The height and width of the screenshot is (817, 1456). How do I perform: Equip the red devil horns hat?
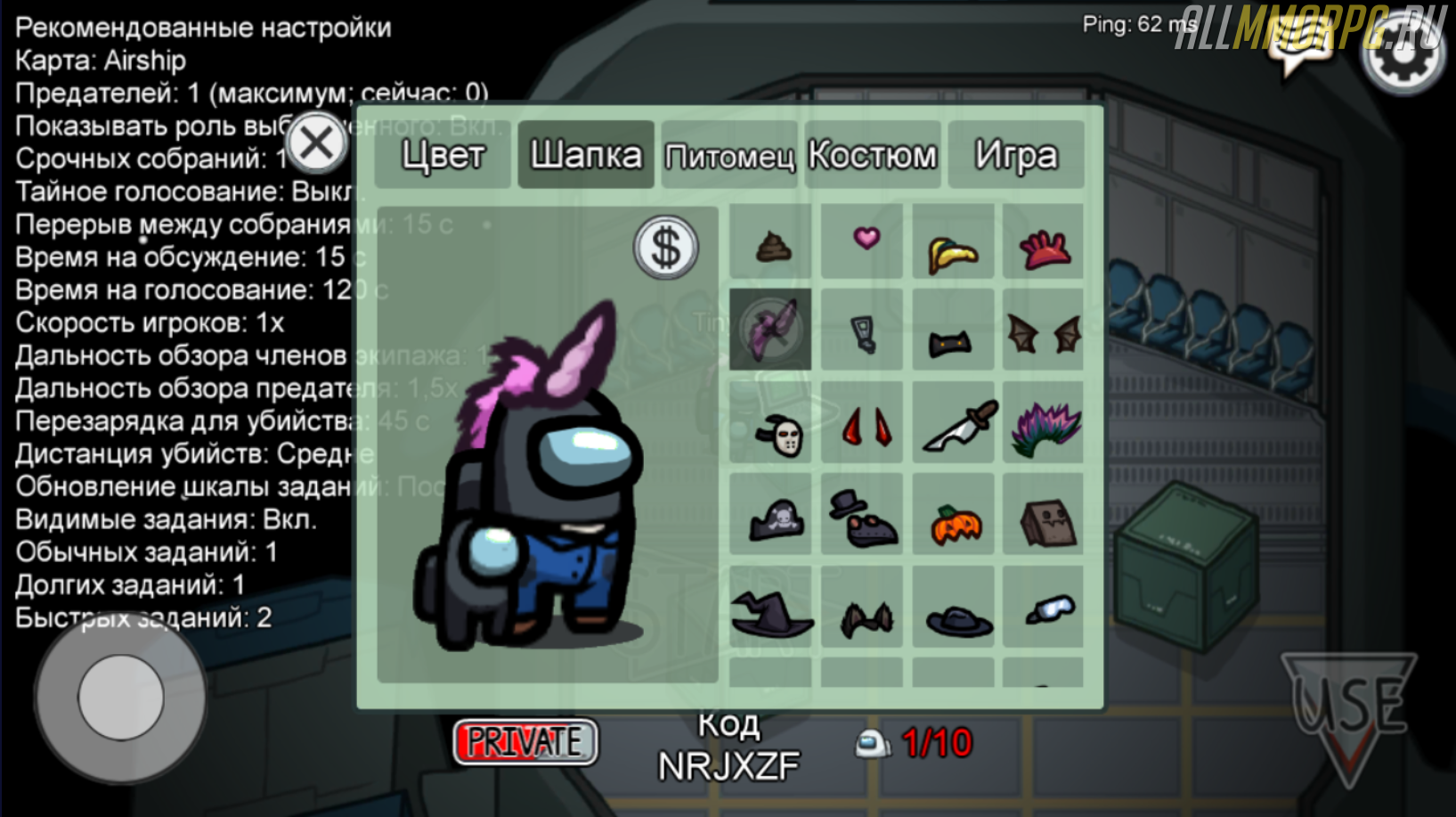(x=866, y=427)
